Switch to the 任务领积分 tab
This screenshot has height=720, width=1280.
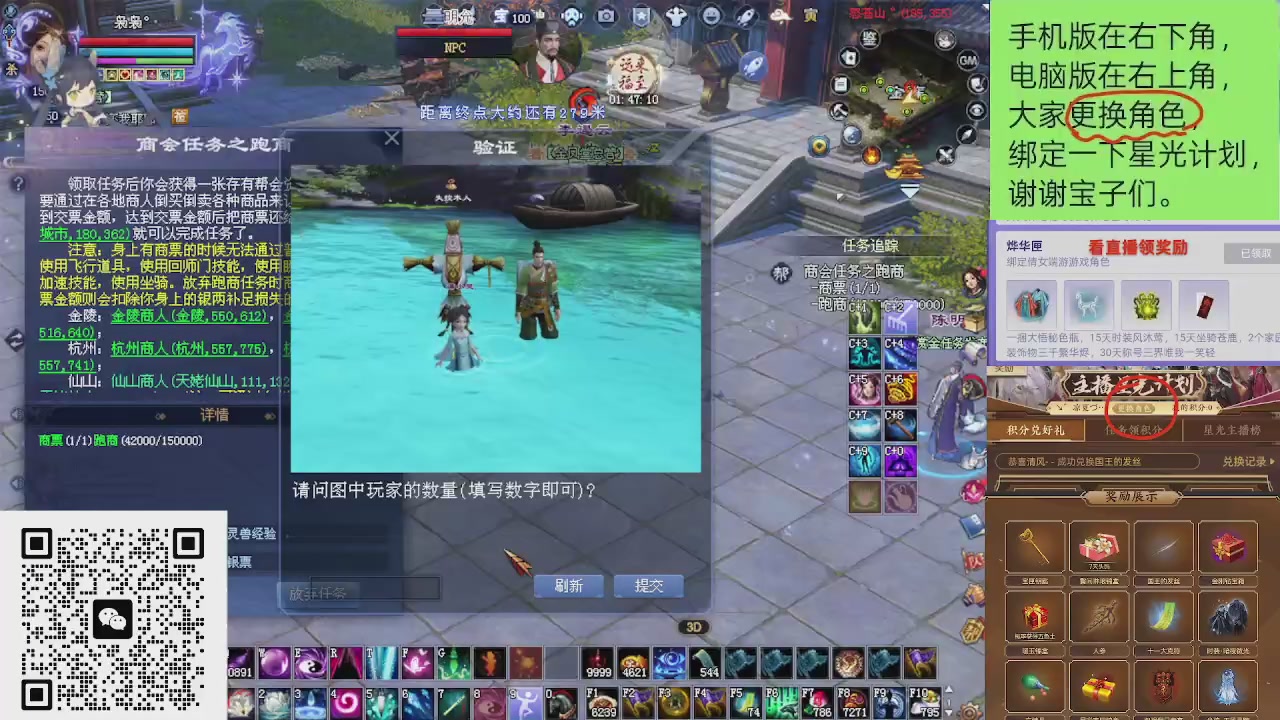1133,429
